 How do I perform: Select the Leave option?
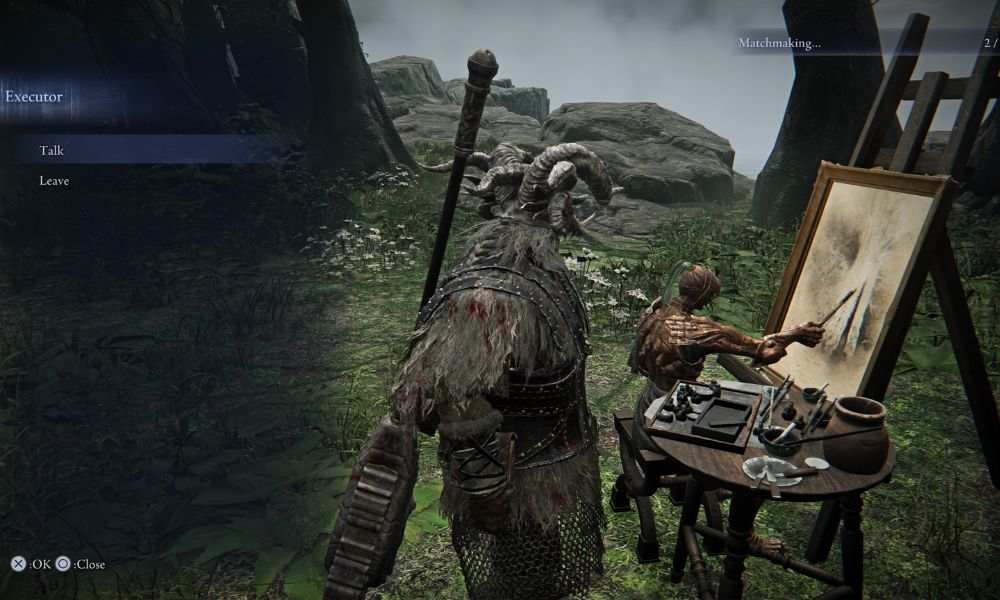(54, 181)
